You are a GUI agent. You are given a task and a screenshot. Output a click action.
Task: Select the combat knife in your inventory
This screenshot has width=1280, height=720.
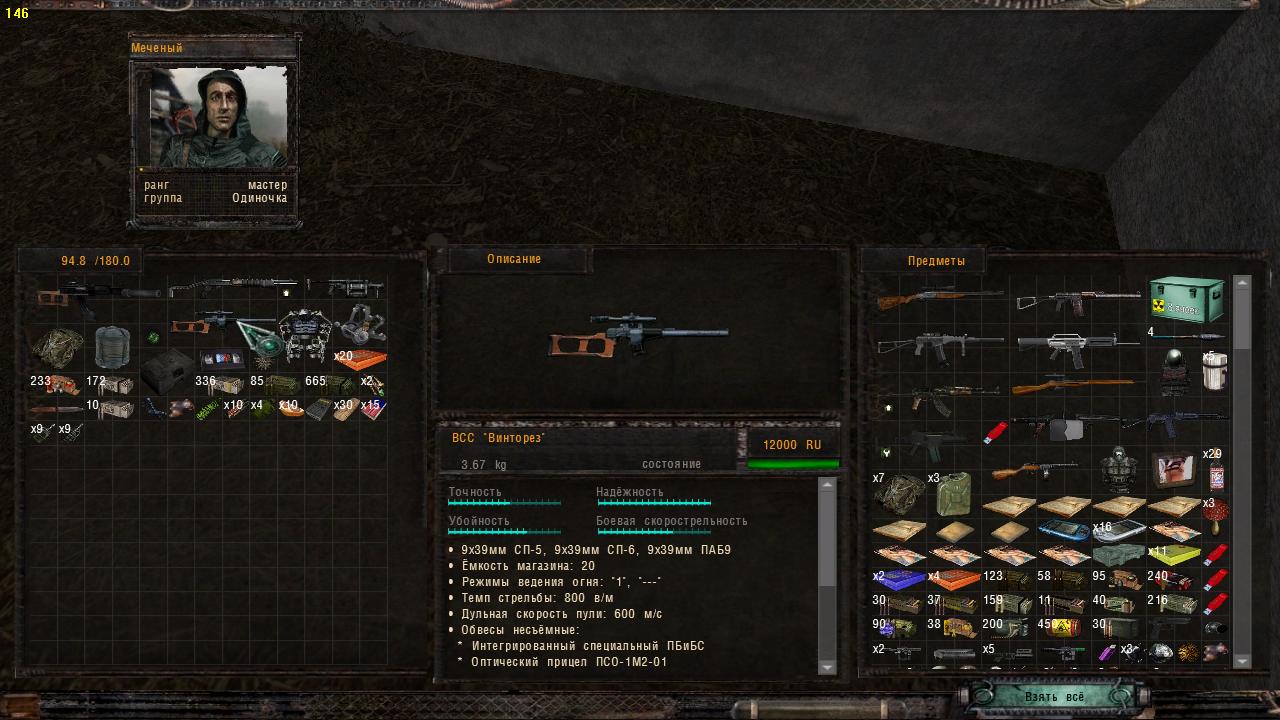coord(56,409)
